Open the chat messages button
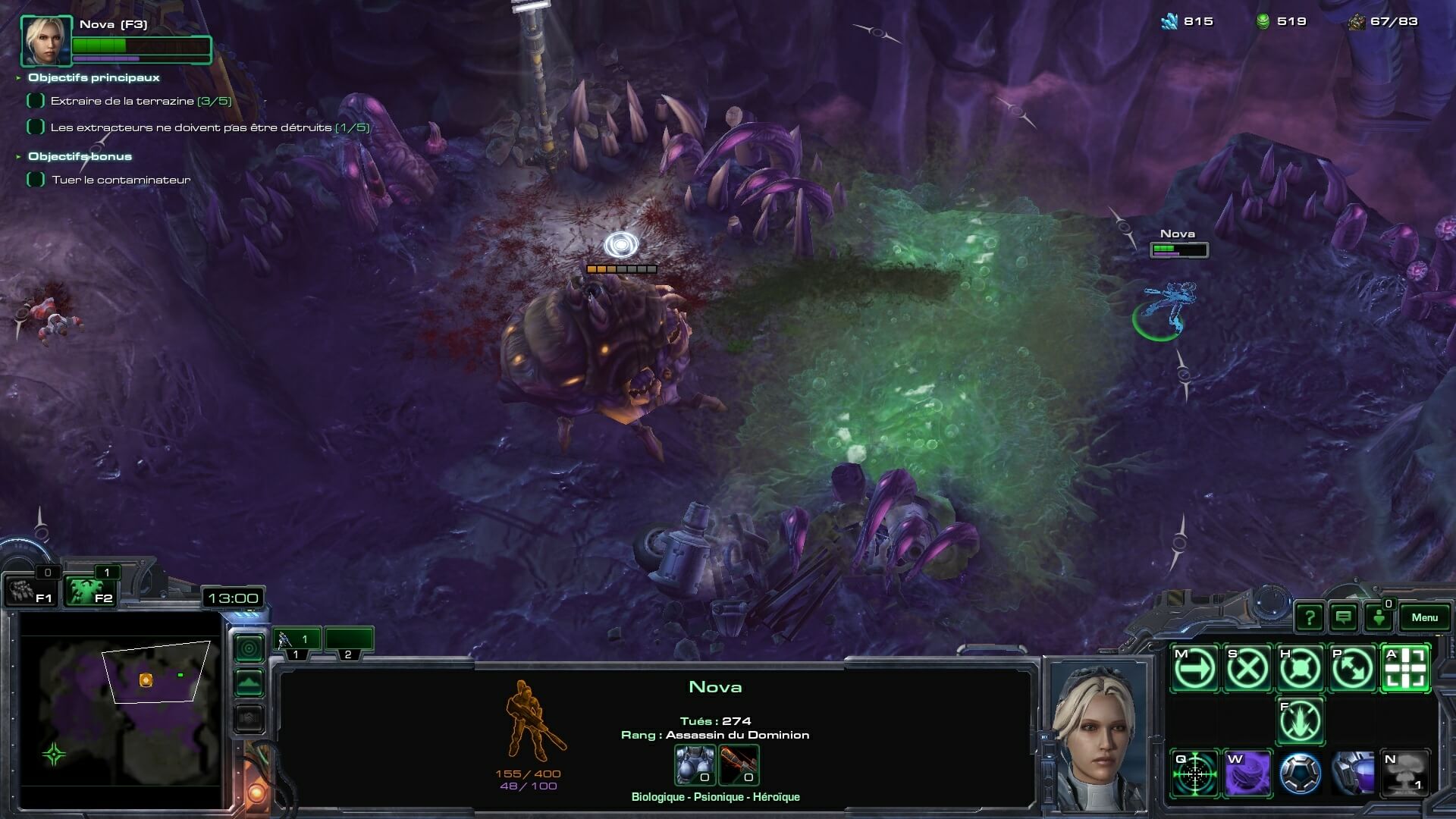 click(x=1344, y=617)
